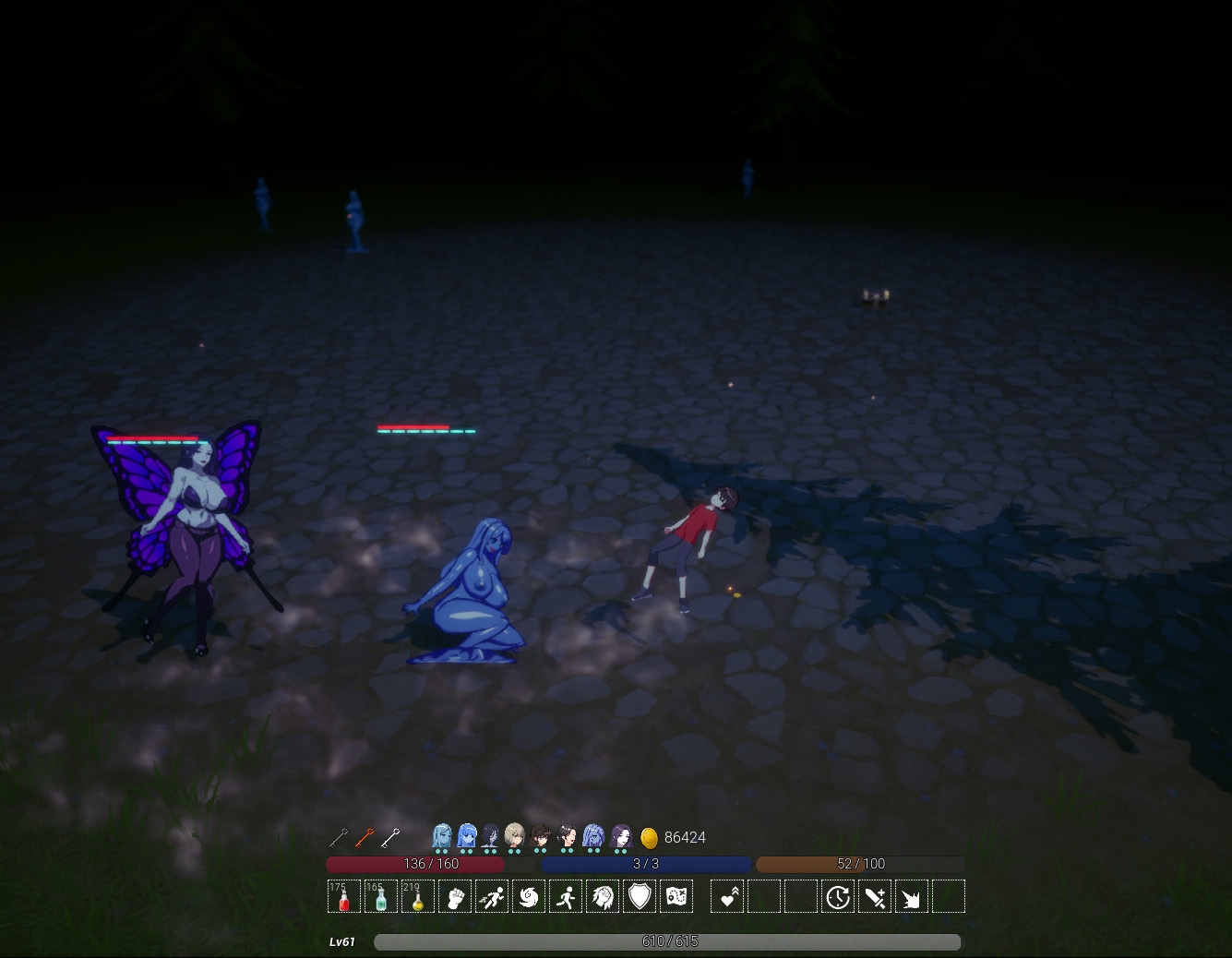Activate the shield defense skill

click(639, 897)
